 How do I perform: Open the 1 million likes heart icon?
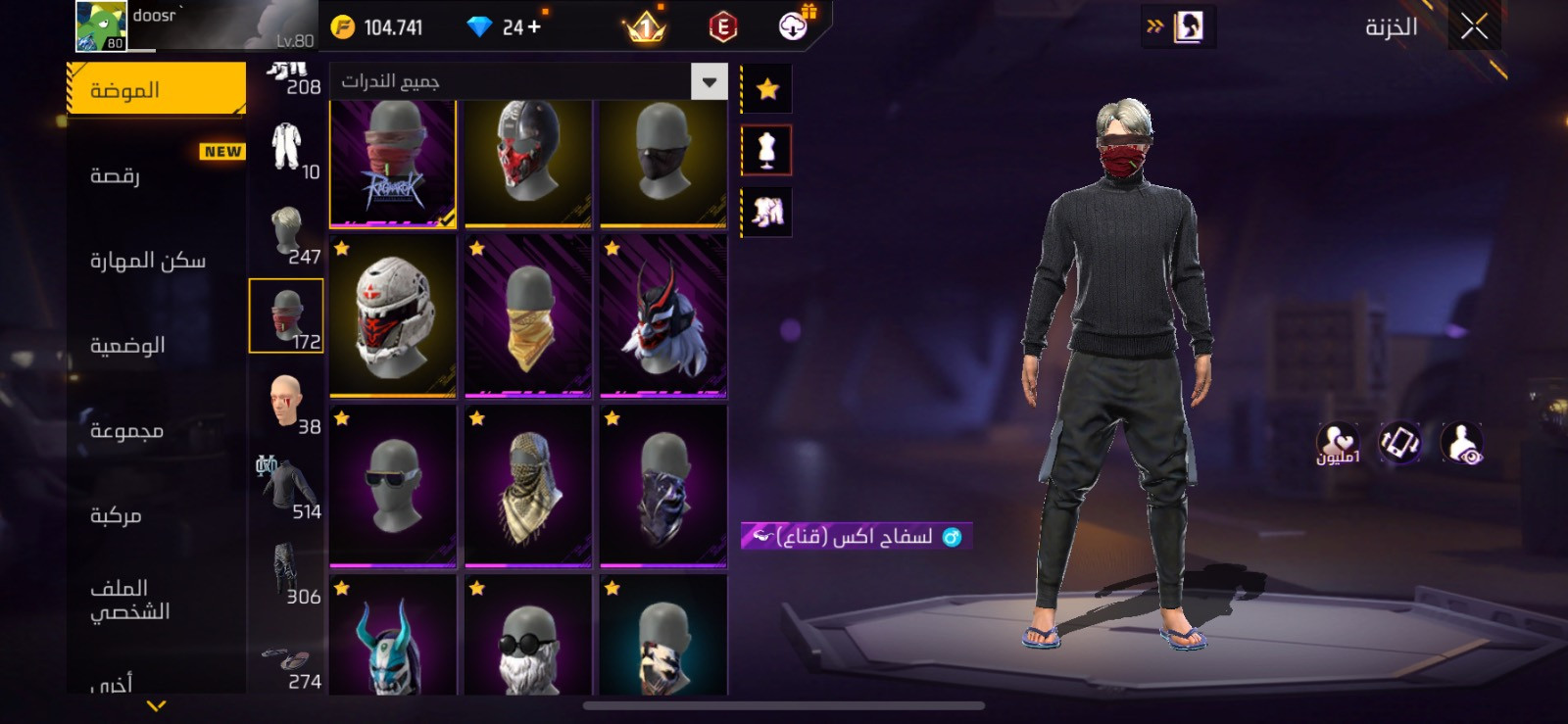click(1341, 443)
